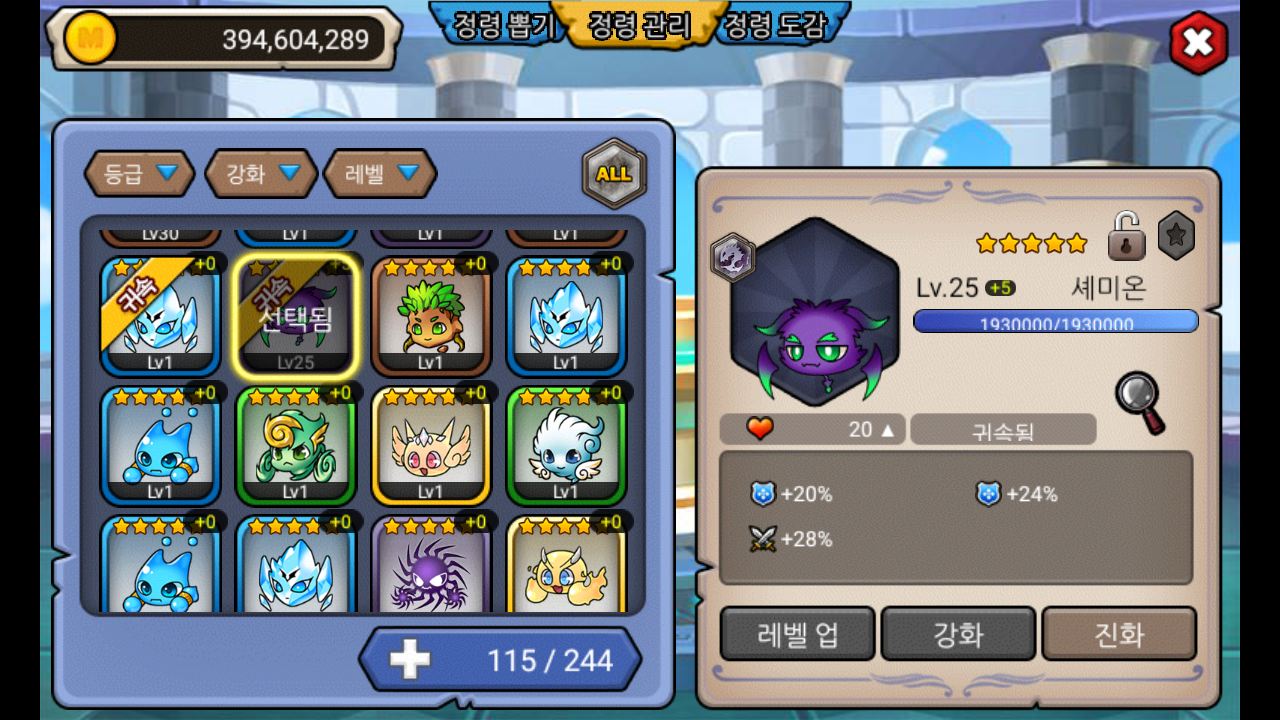Toggle the padlock lock icon
The width and height of the screenshot is (1280, 720).
(x=1126, y=236)
